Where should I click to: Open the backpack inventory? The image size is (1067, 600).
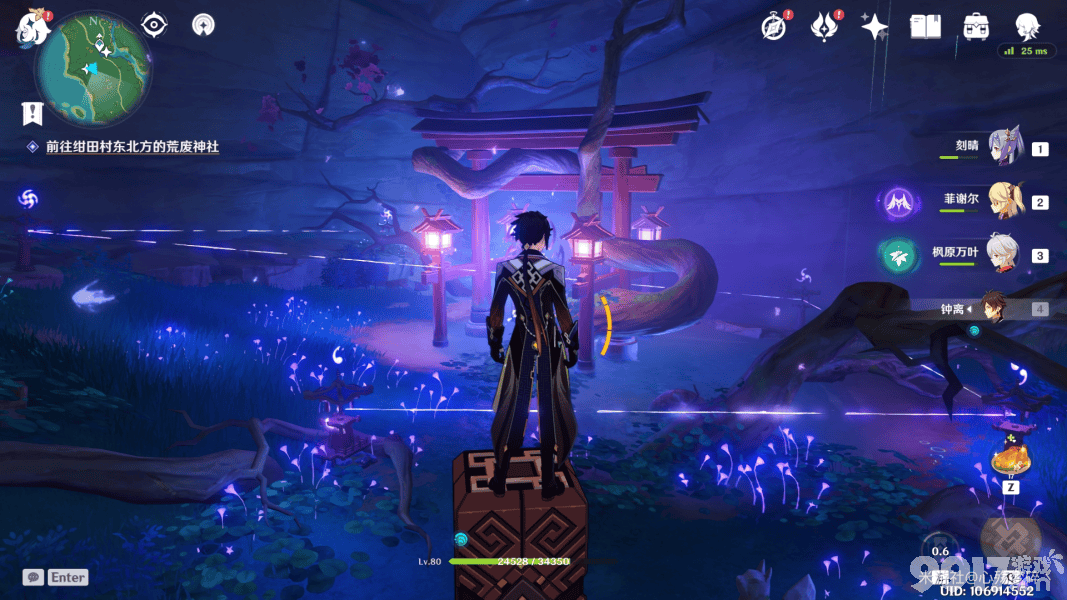[x=976, y=27]
